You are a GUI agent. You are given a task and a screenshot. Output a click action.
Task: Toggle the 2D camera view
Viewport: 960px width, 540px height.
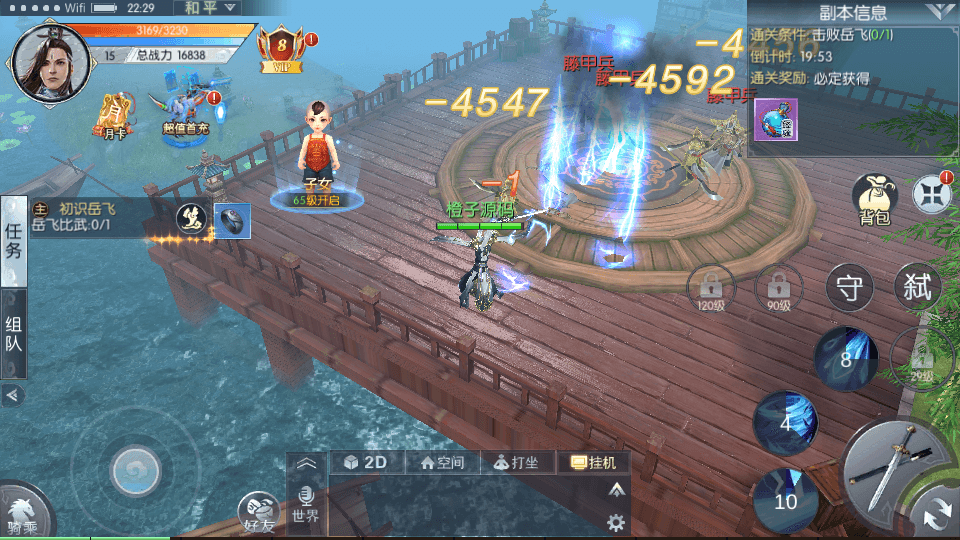pyautogui.click(x=365, y=462)
